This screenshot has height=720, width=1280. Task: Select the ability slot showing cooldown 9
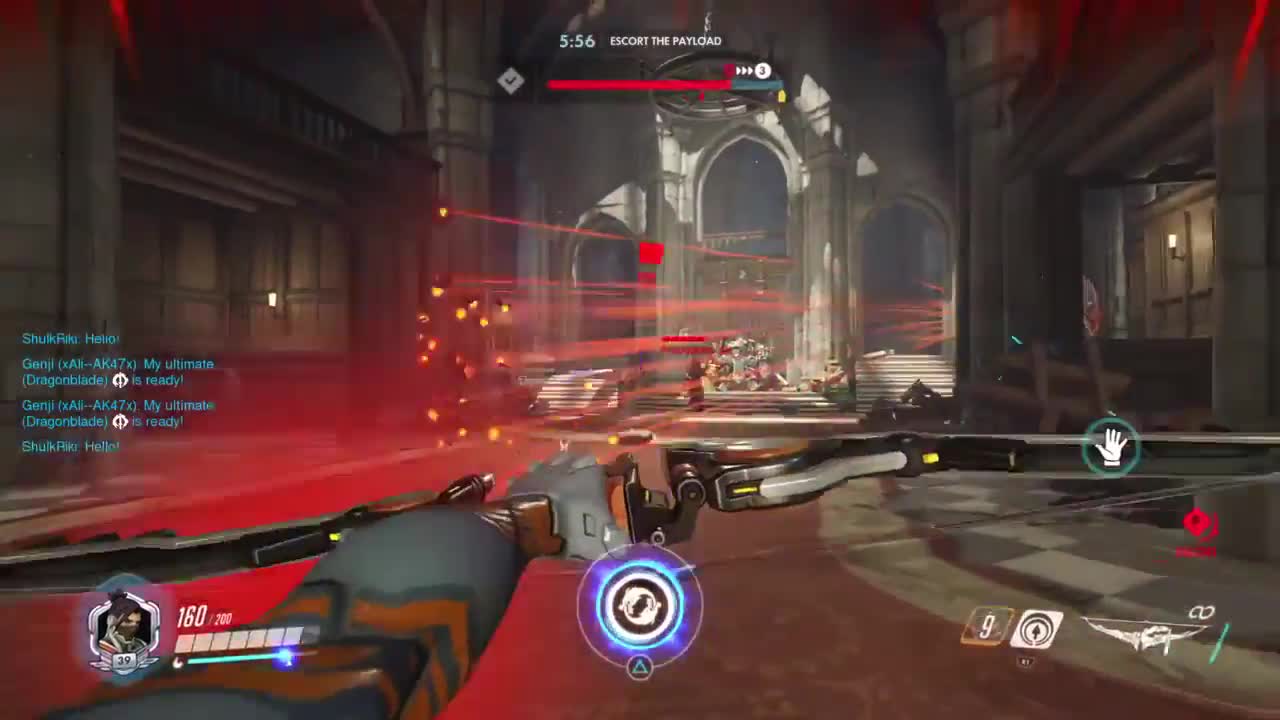pos(988,628)
